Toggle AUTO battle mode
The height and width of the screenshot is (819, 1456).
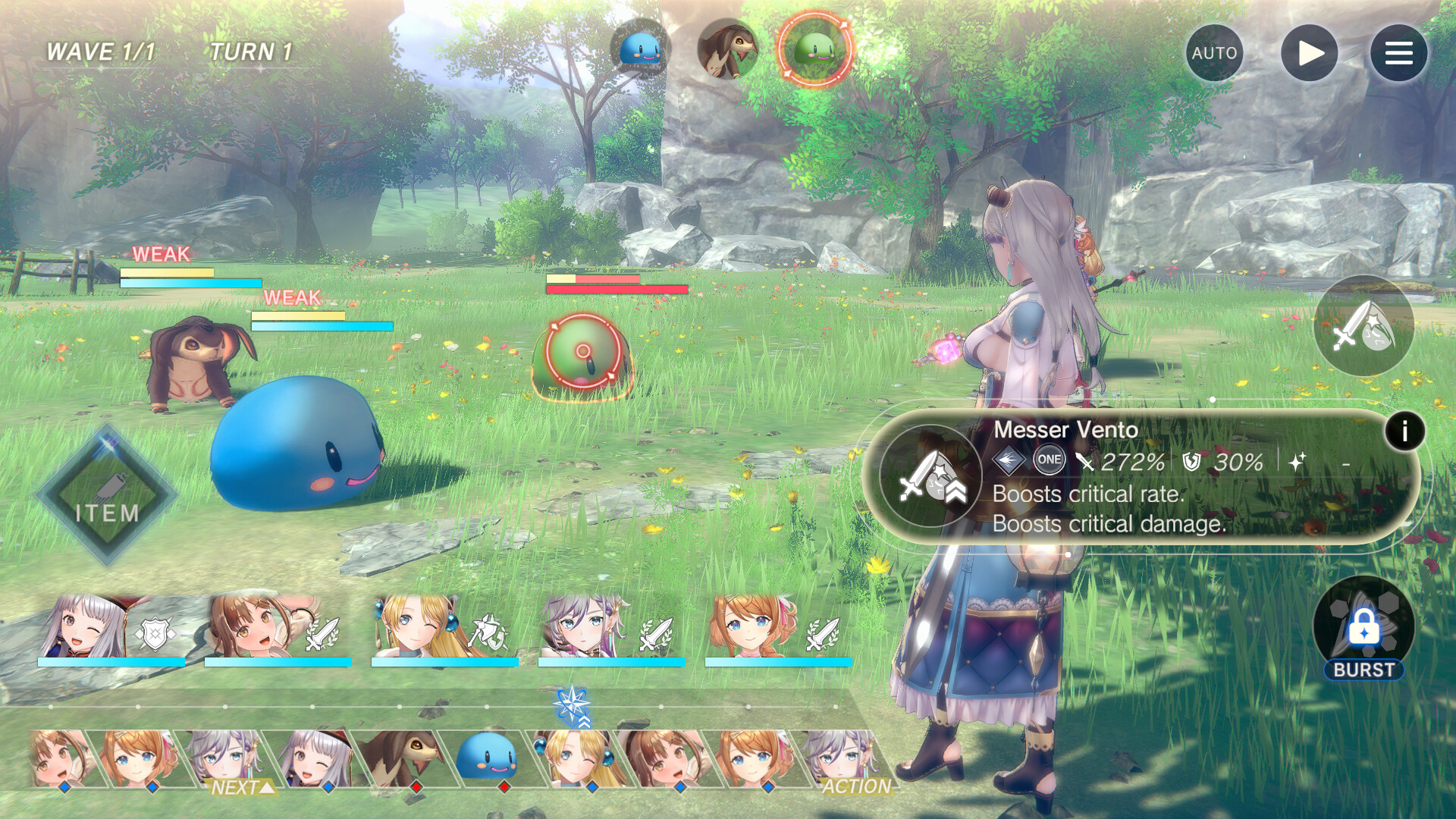coord(1215,52)
